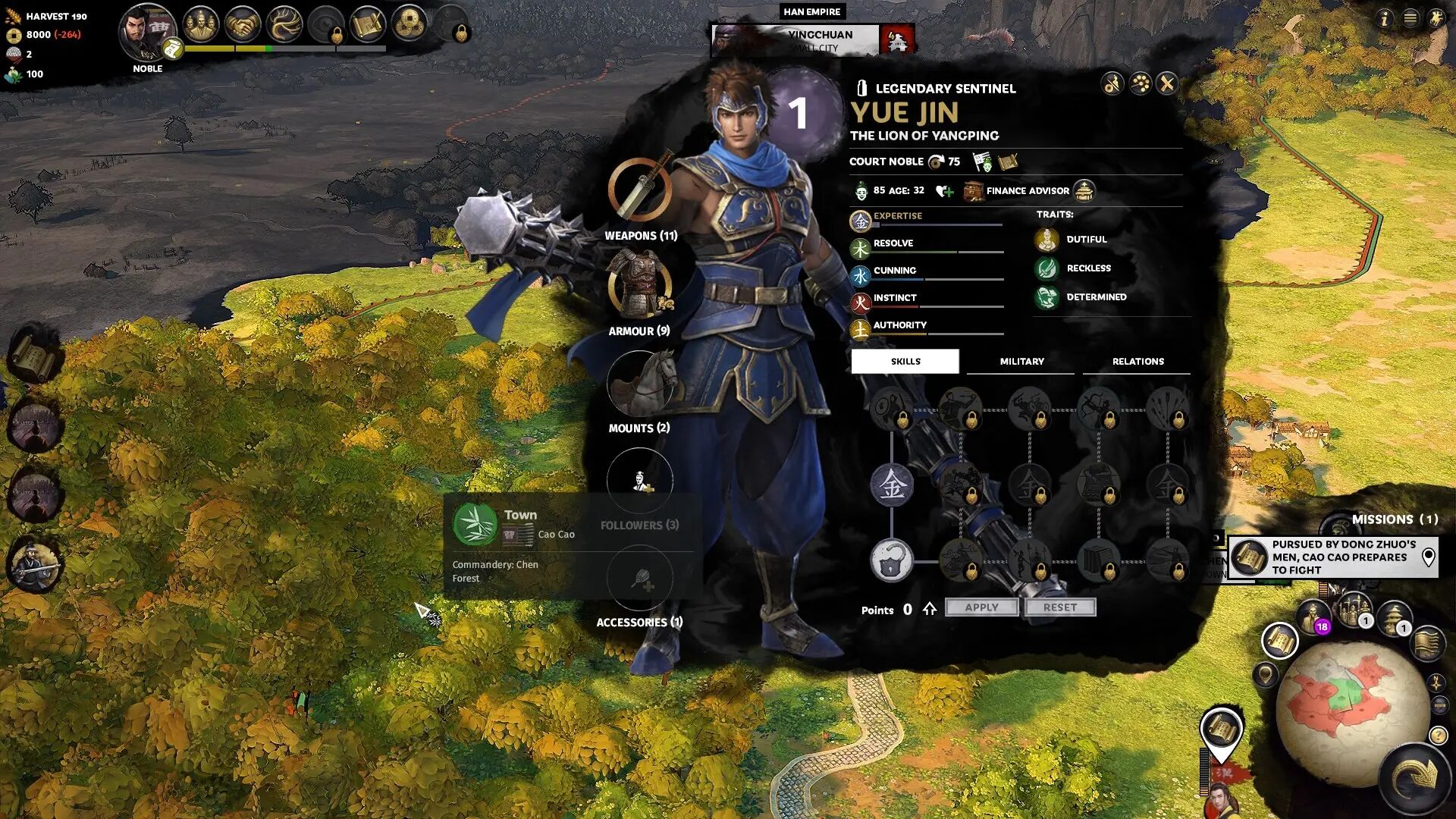The height and width of the screenshot is (819, 1456).
Task: Open the Weapons equipment slot
Action: [x=639, y=190]
